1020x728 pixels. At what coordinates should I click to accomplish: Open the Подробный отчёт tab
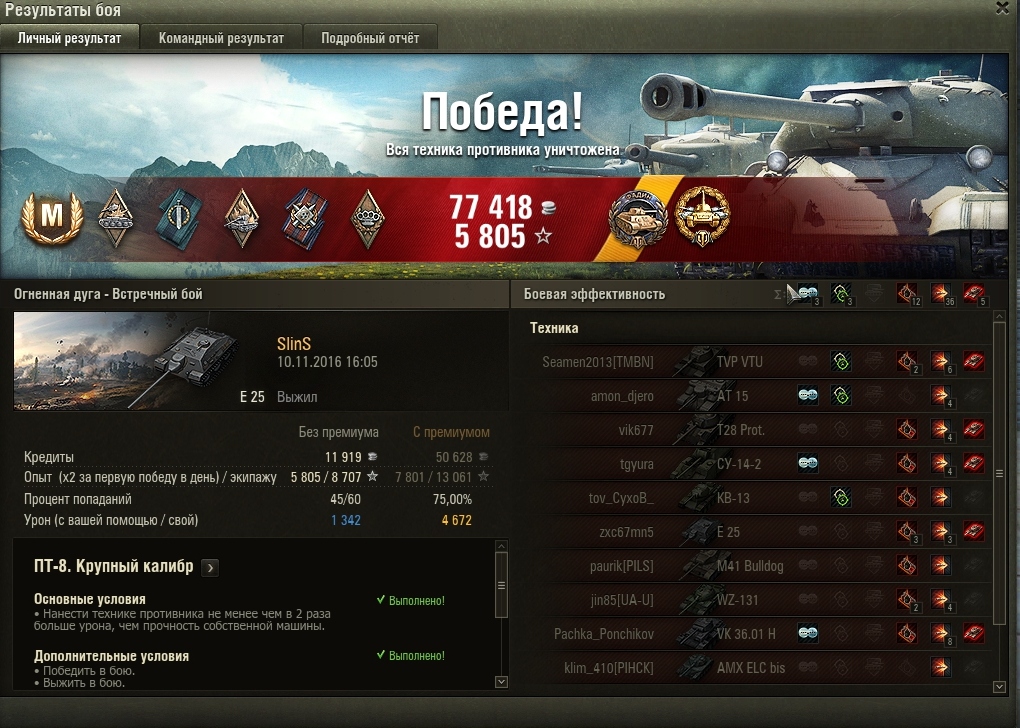click(370, 38)
